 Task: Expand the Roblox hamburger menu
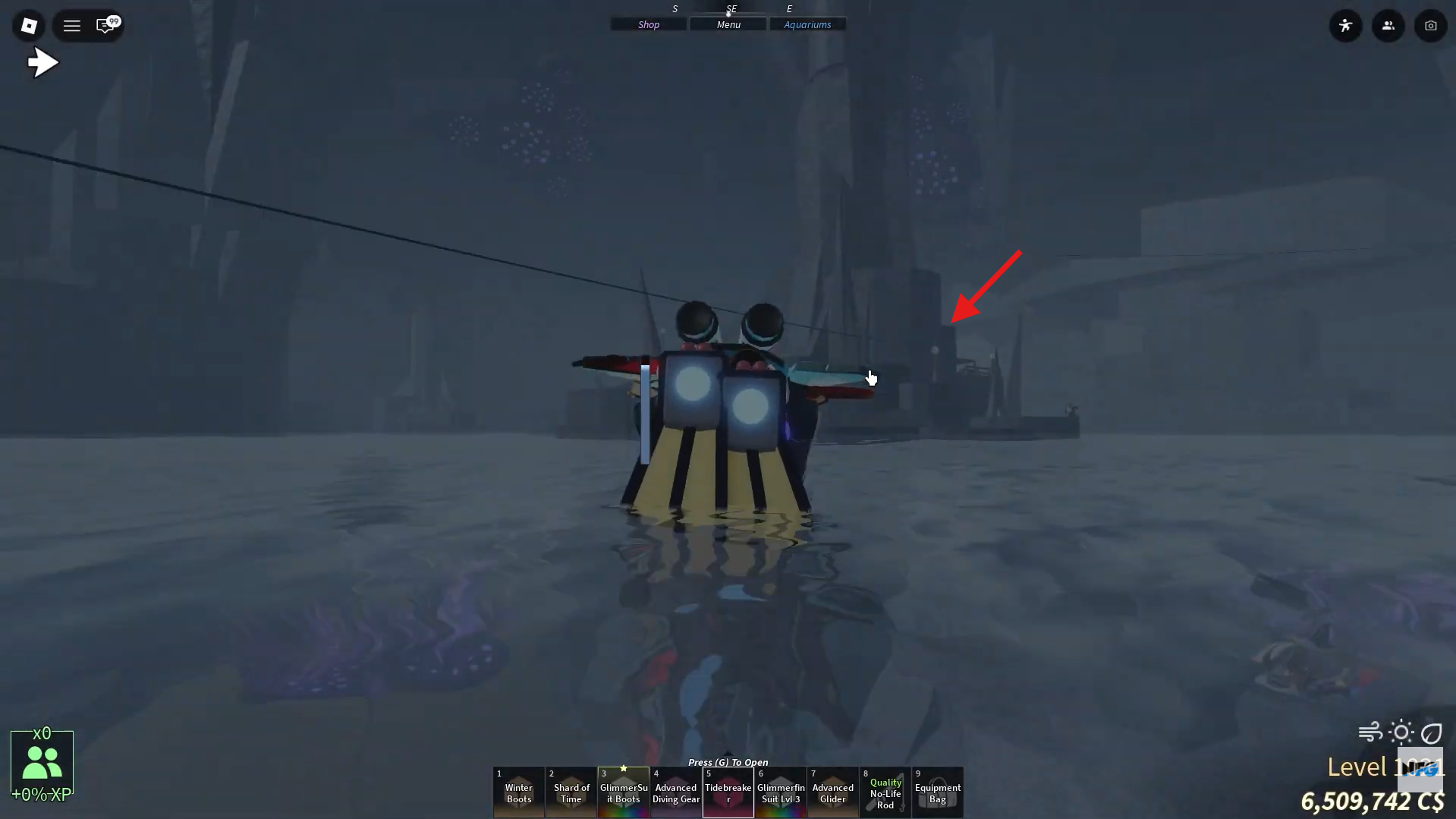[x=71, y=25]
